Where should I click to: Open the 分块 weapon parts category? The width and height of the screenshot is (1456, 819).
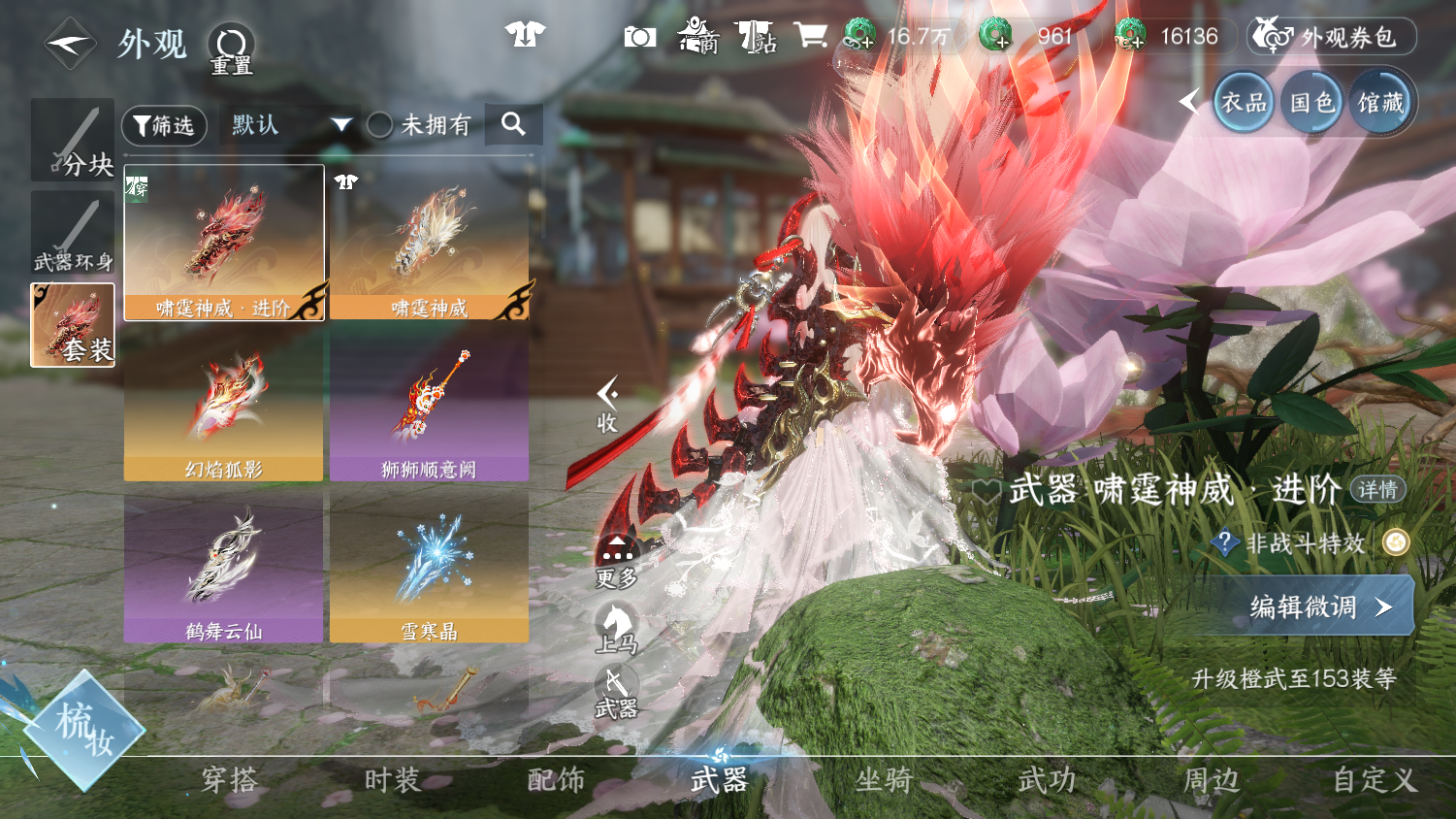tap(73, 140)
